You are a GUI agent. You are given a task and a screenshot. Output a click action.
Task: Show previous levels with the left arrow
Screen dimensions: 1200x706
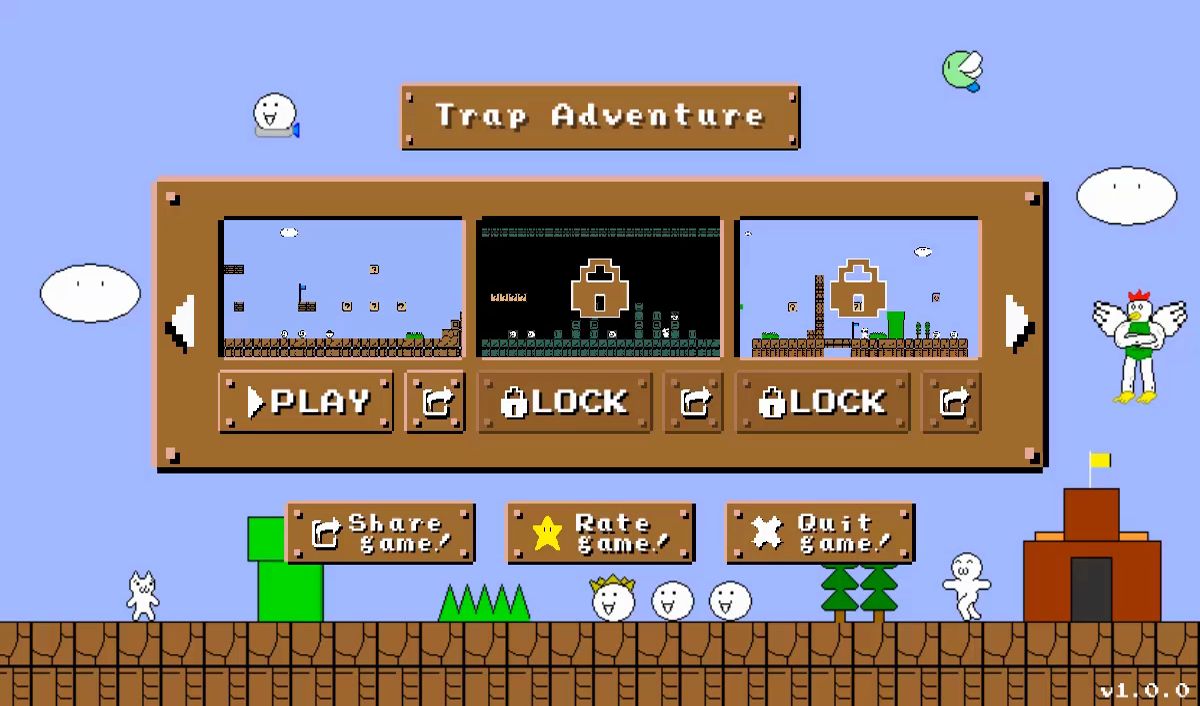point(182,322)
